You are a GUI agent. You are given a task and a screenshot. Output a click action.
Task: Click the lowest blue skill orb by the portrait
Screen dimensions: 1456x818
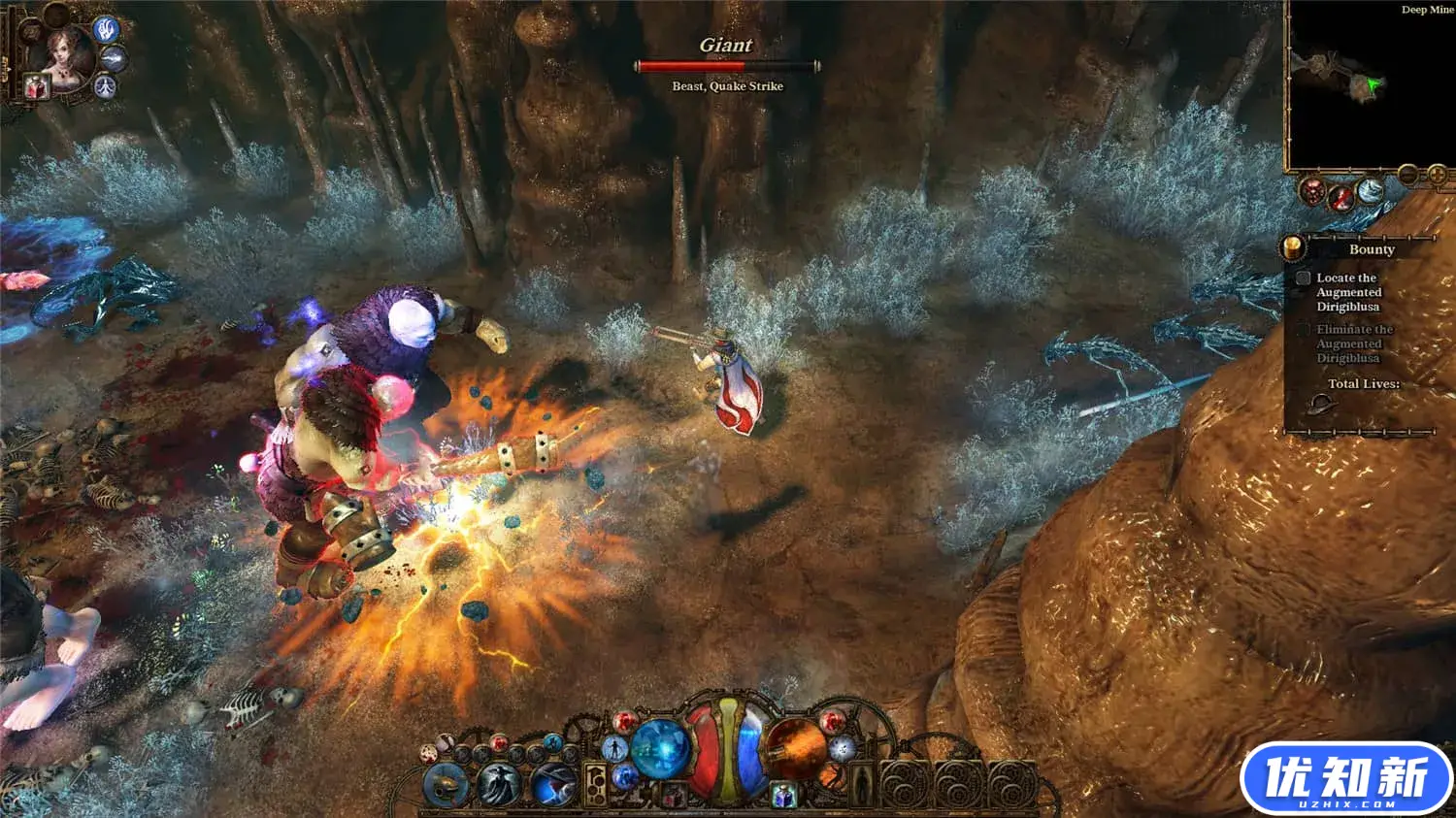pos(105,85)
